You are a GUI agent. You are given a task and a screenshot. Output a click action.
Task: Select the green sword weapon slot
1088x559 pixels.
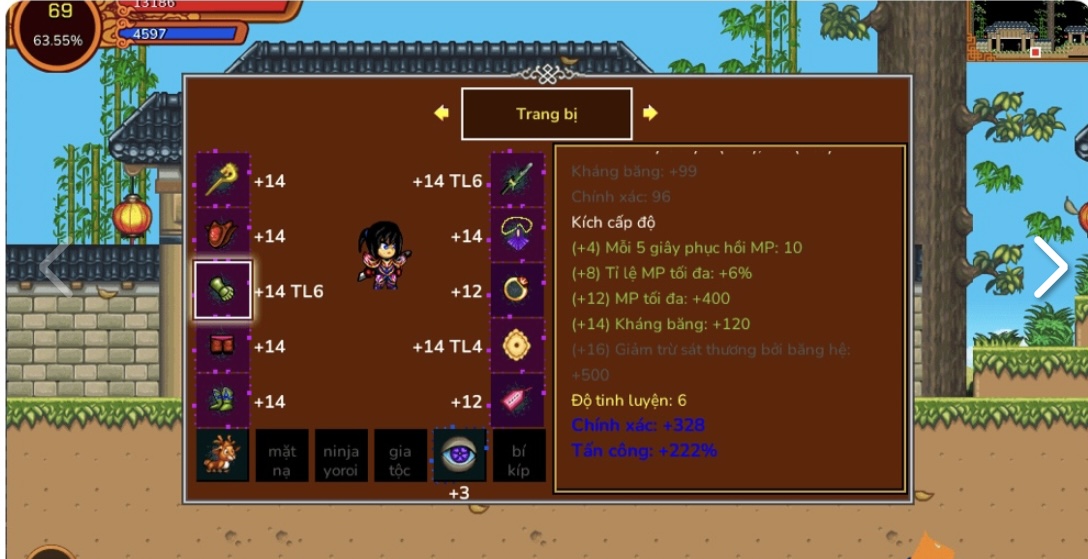(x=517, y=180)
